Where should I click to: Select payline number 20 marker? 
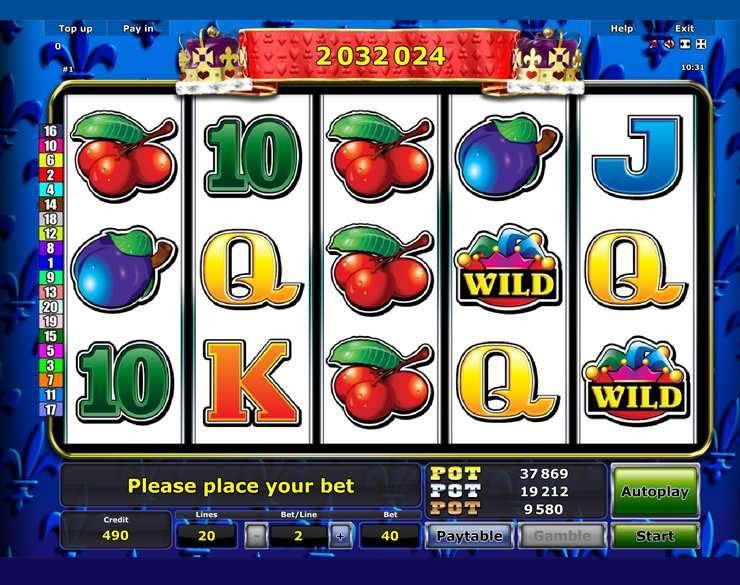point(50,307)
